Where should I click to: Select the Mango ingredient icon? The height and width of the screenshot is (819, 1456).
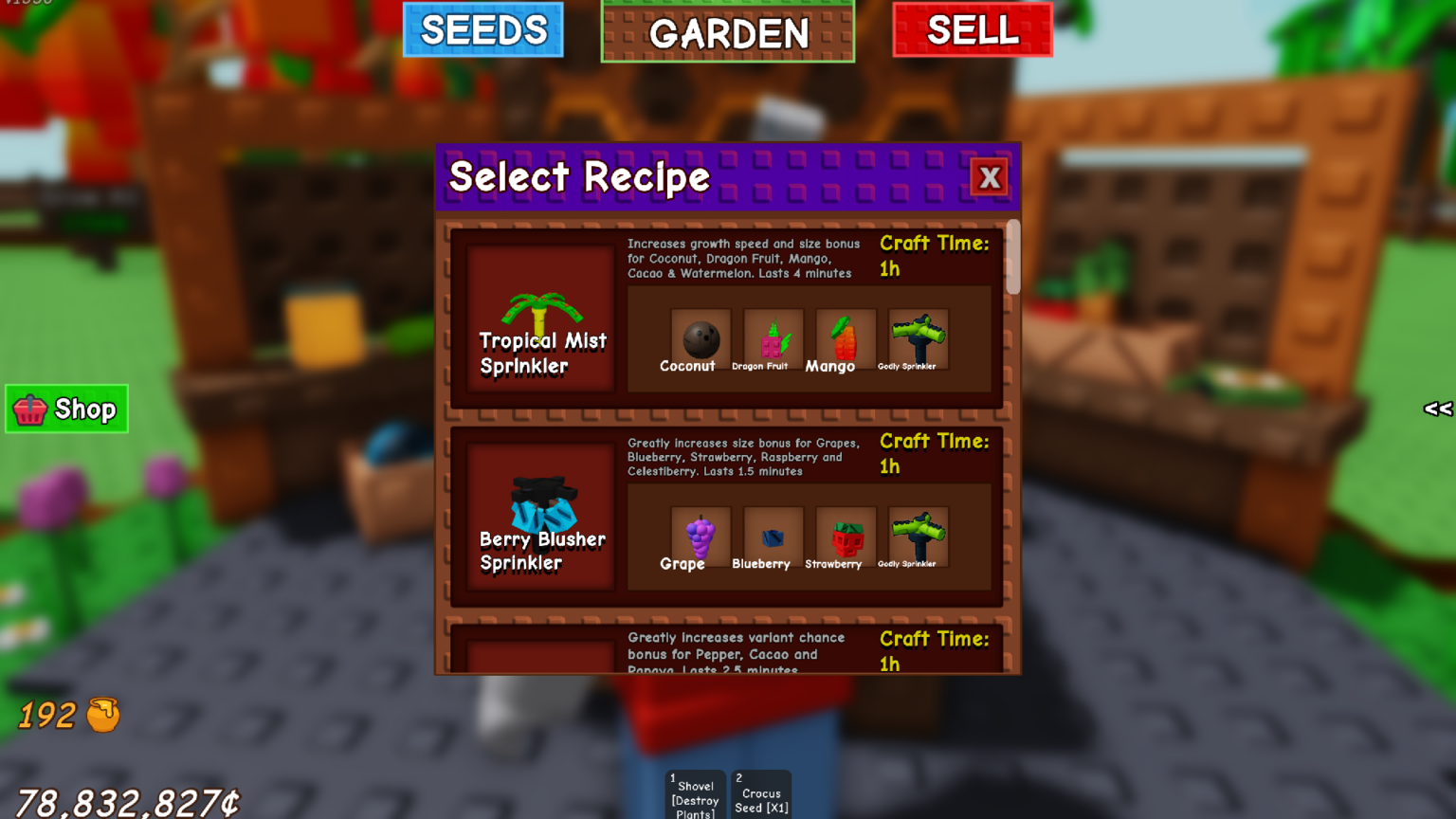[844, 339]
